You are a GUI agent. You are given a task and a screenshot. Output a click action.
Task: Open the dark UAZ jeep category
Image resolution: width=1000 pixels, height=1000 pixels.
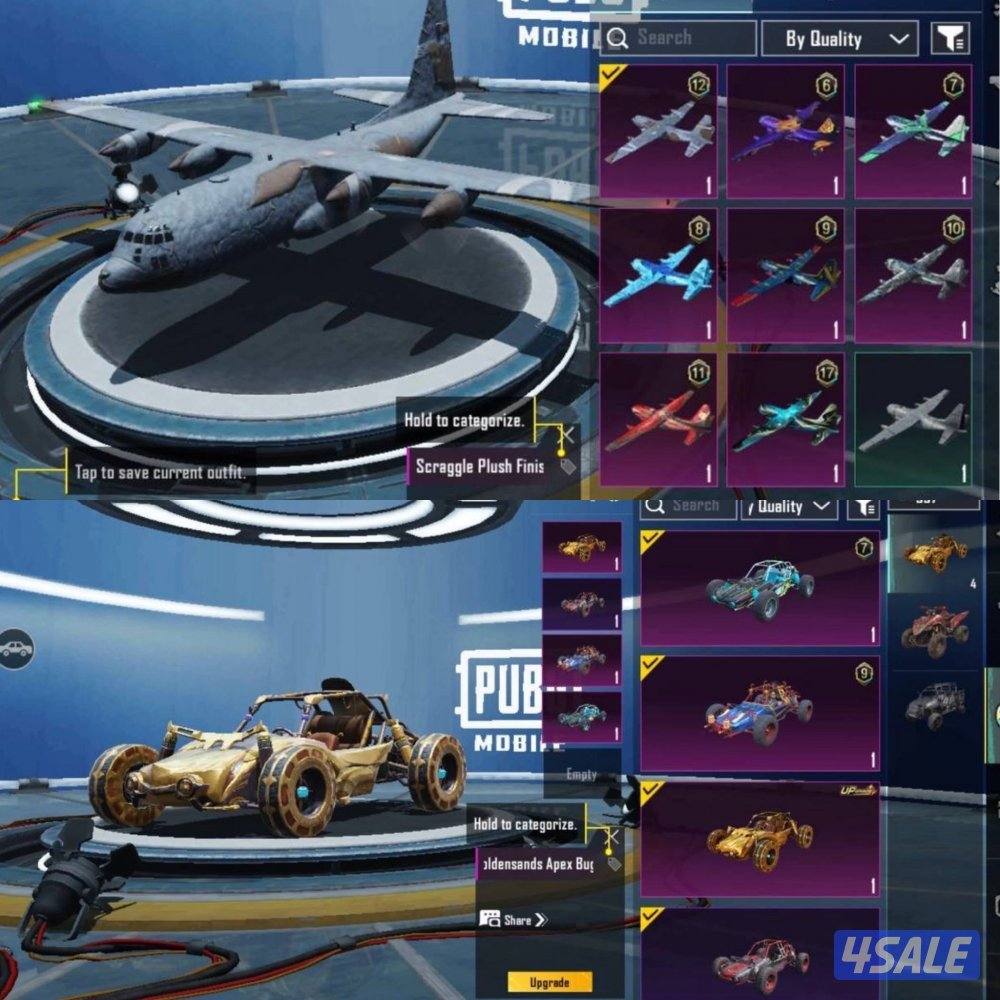(935, 705)
